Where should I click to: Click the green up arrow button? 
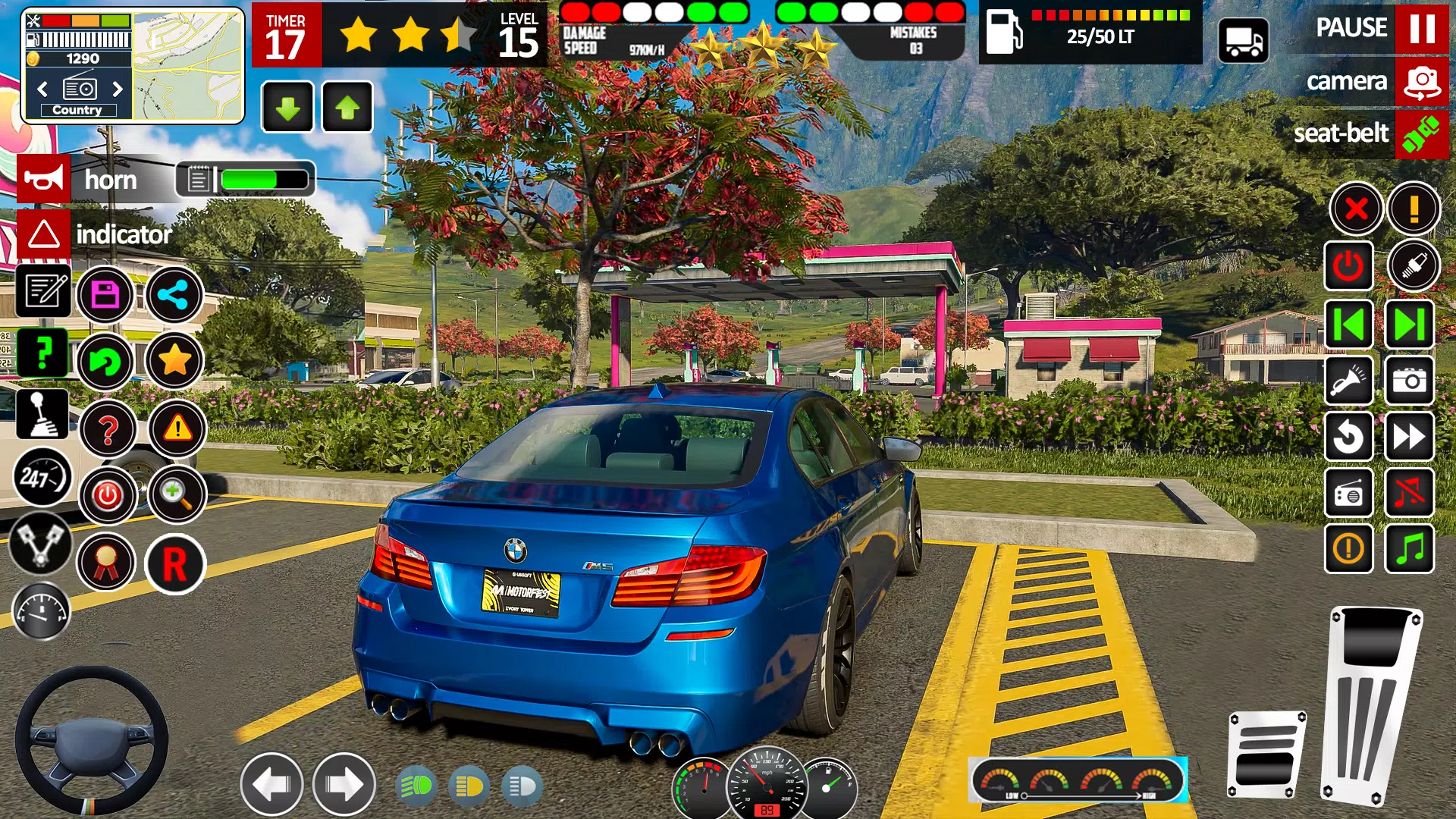coord(347,108)
